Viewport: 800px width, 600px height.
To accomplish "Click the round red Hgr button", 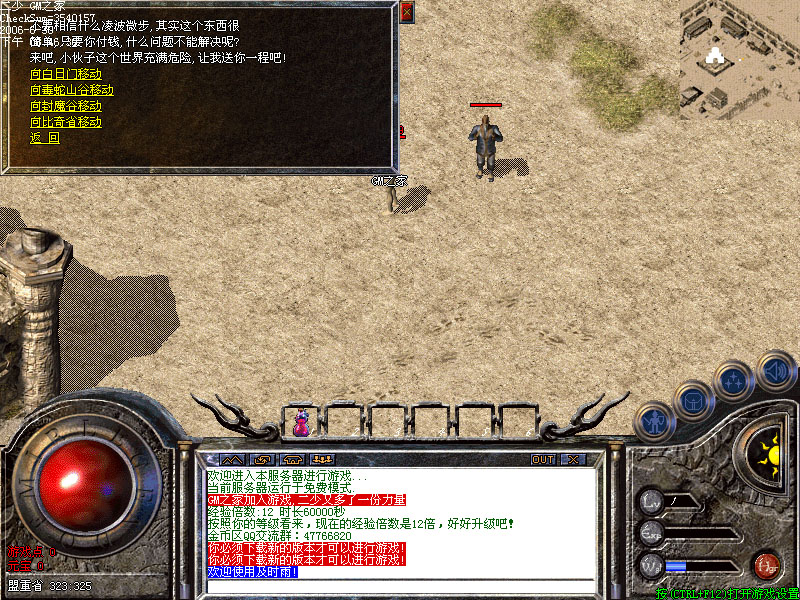I will (x=767, y=565).
